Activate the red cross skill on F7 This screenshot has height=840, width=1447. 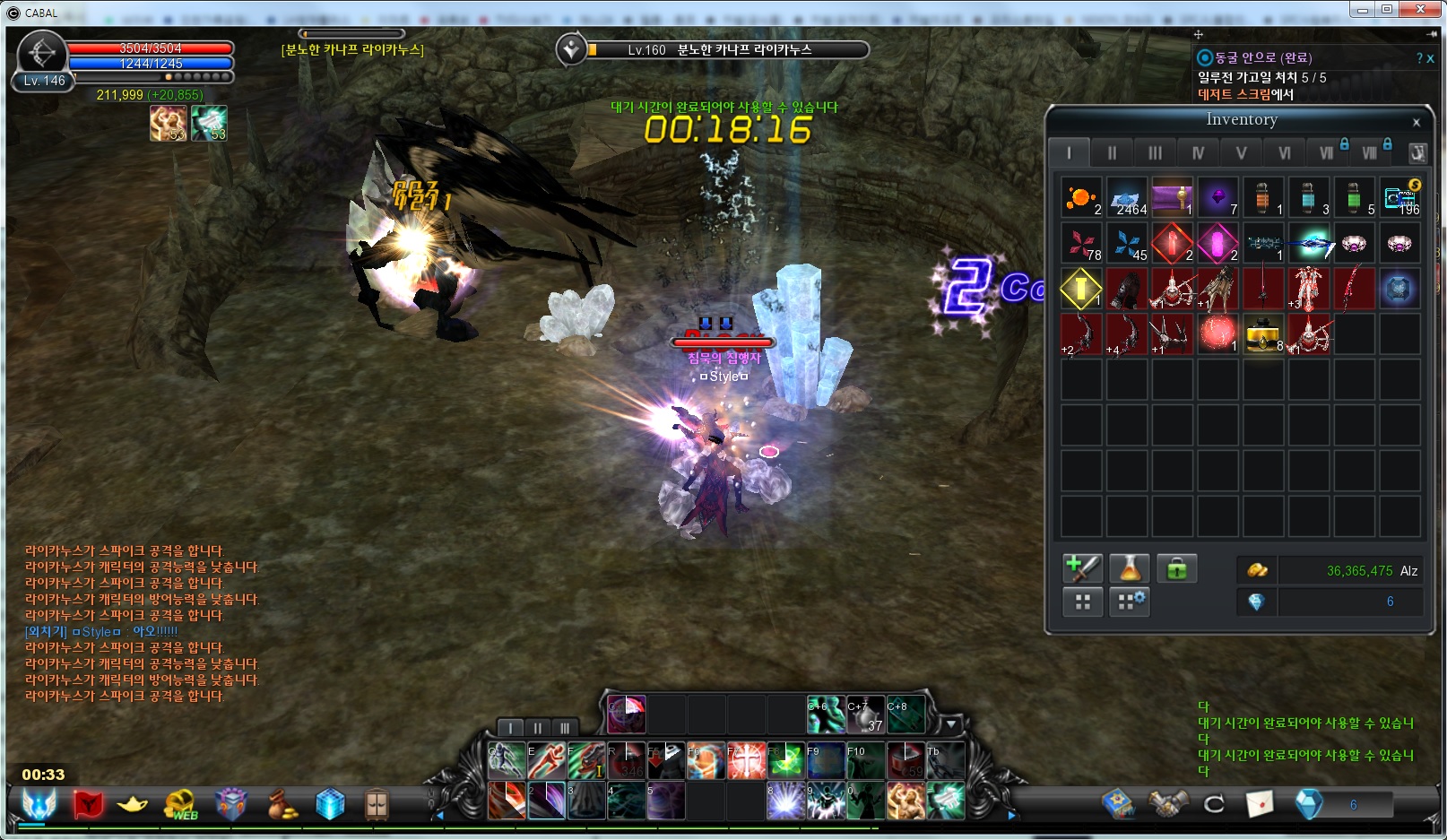[x=745, y=760]
